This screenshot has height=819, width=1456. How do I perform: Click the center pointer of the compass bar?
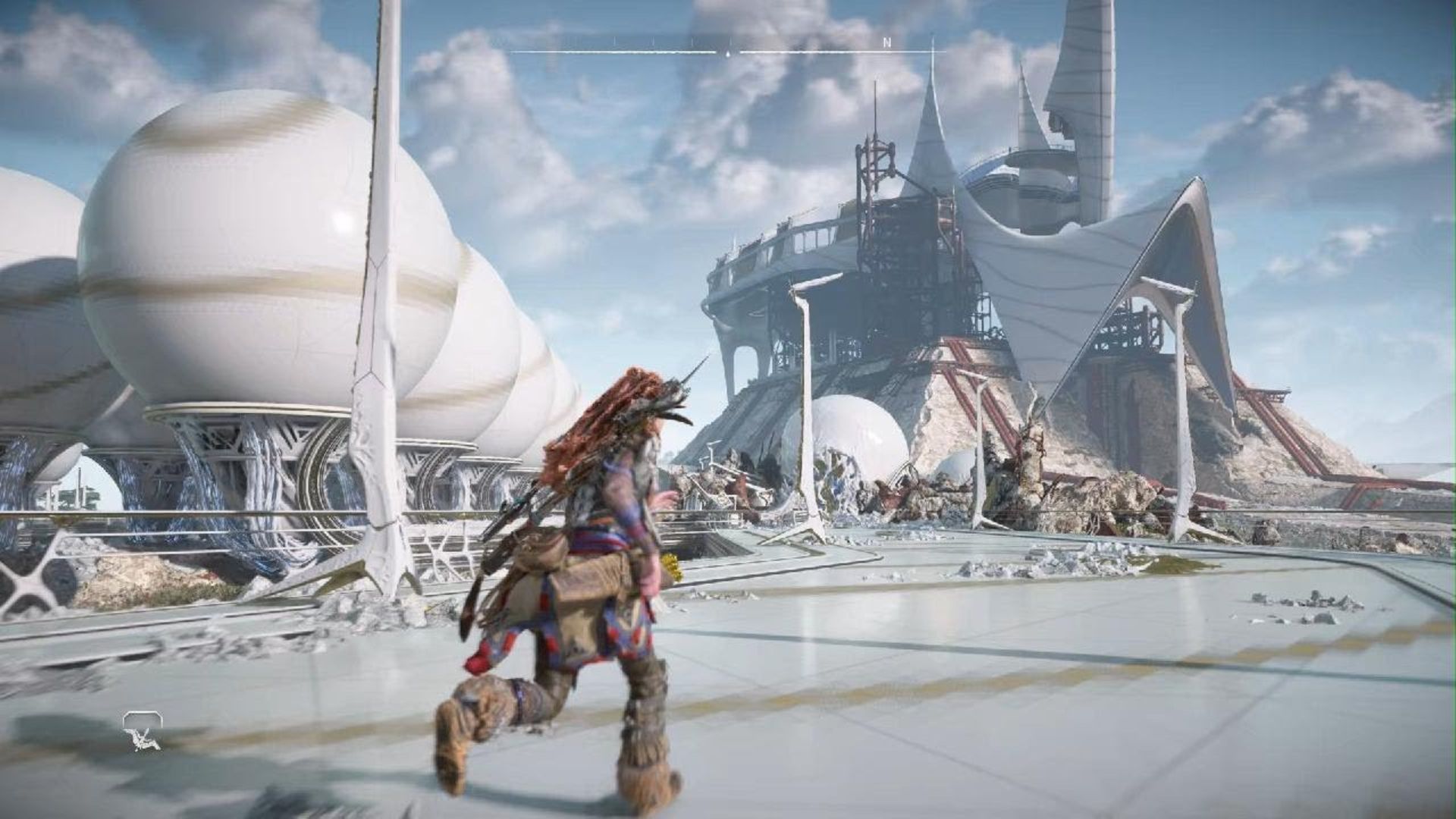point(727,52)
